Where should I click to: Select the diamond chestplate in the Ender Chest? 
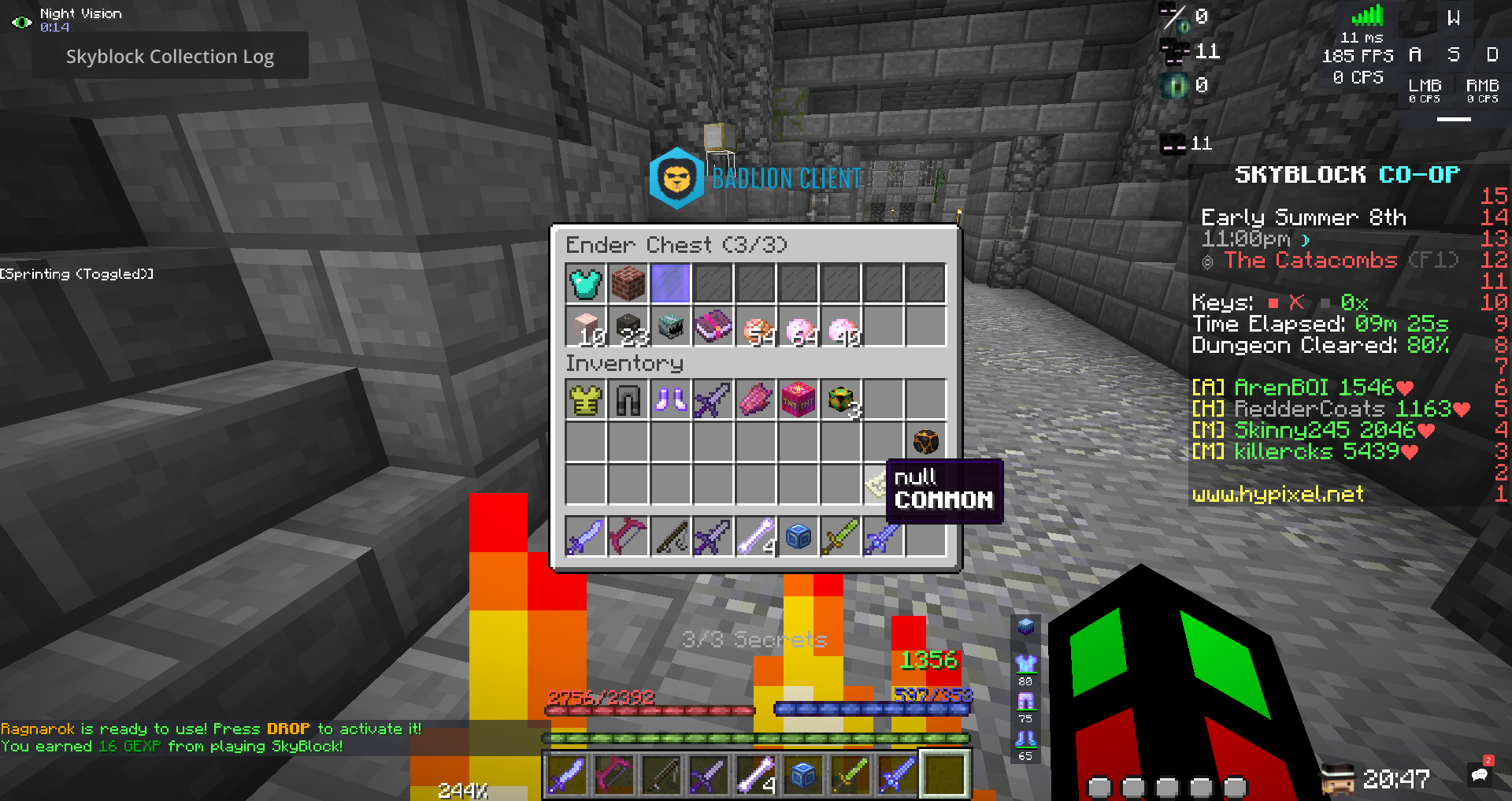tap(585, 284)
